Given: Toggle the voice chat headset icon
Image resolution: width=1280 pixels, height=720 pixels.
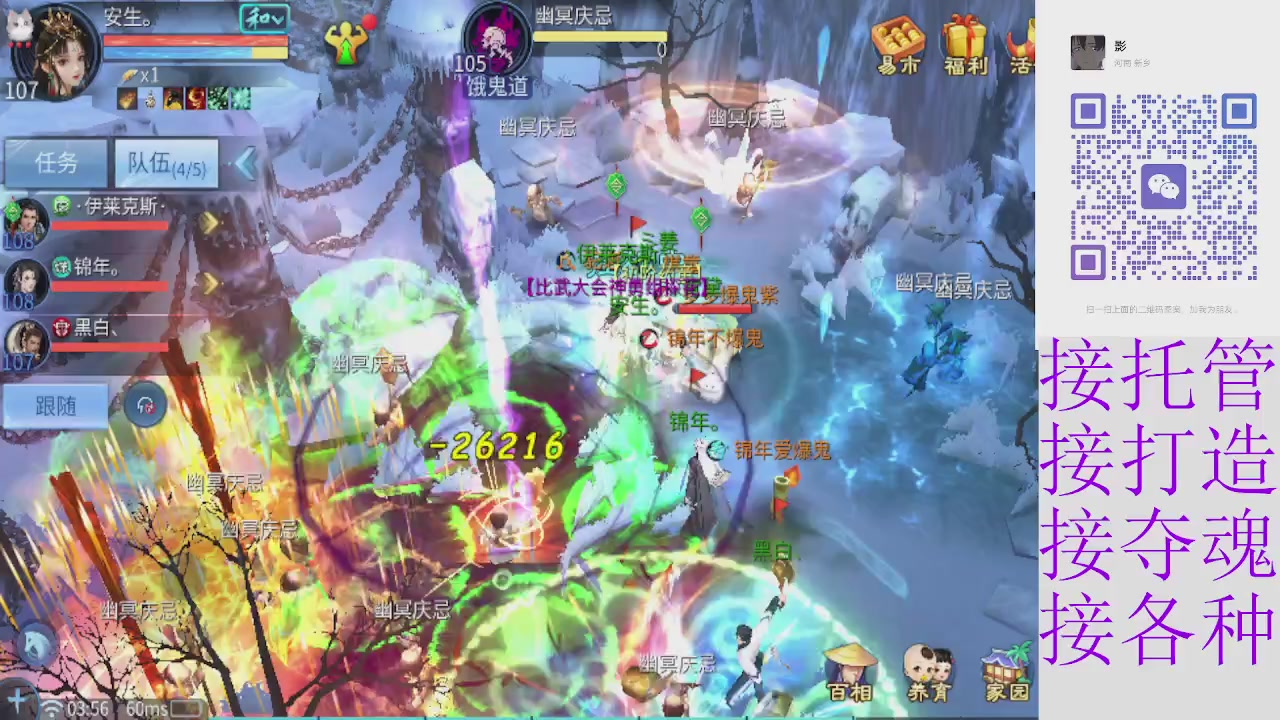Looking at the screenshot, I should tap(145, 403).
